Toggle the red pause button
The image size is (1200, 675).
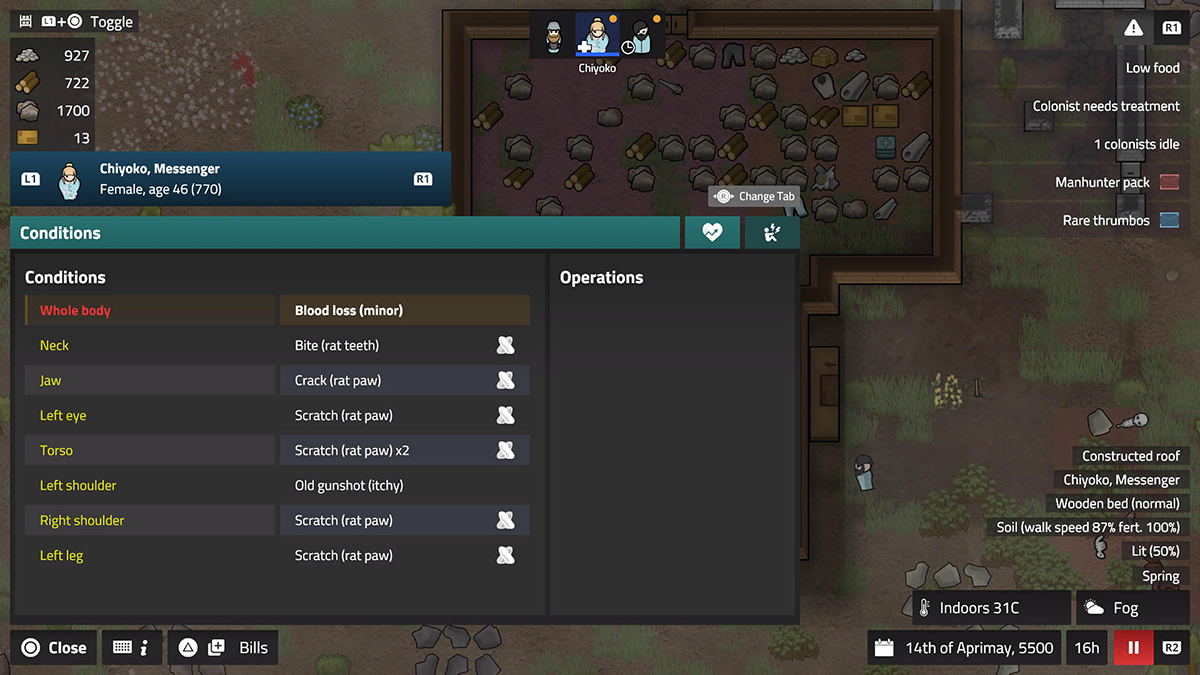pyautogui.click(x=1133, y=647)
